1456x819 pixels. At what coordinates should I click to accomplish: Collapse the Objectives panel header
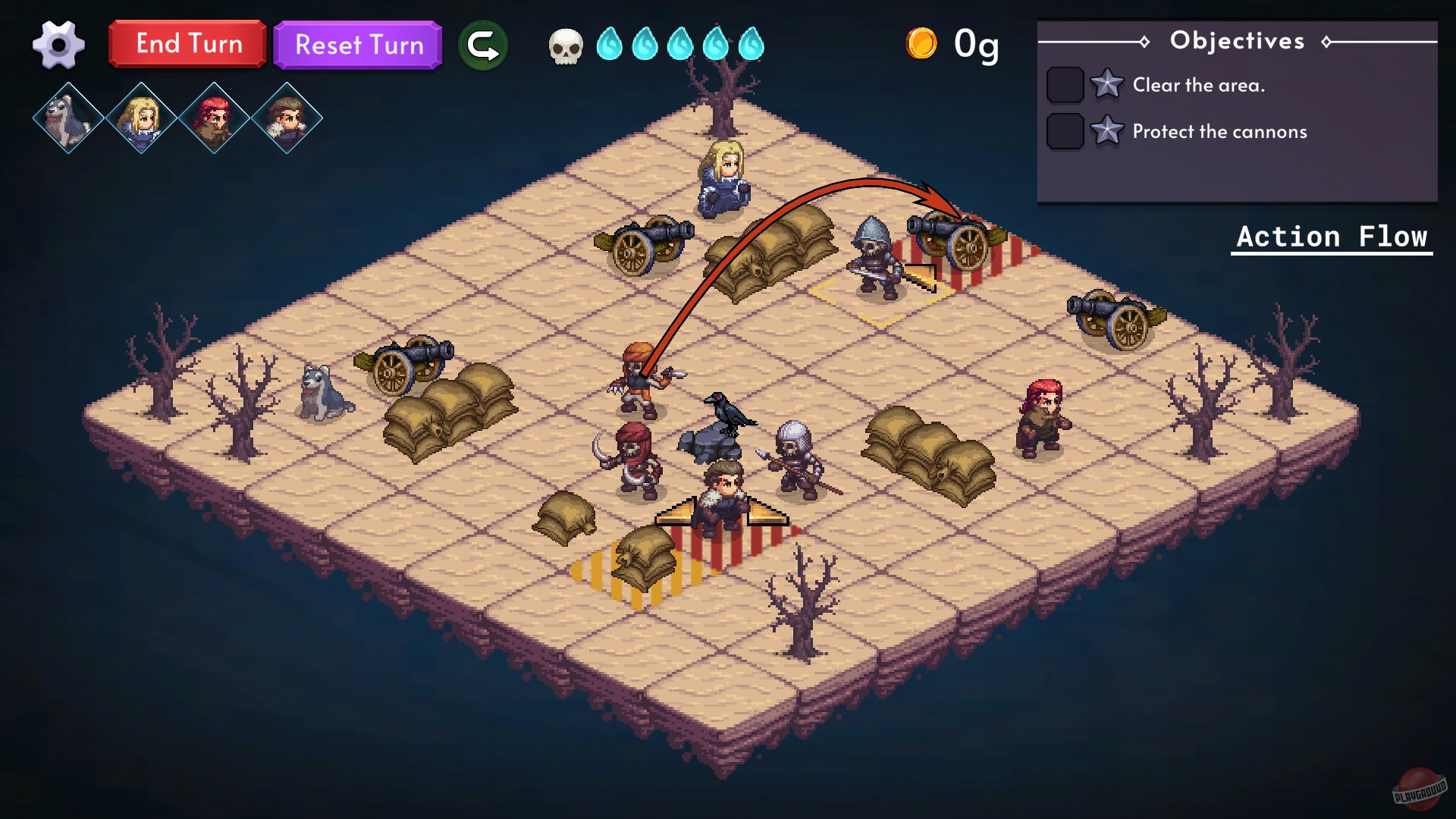[1238, 41]
